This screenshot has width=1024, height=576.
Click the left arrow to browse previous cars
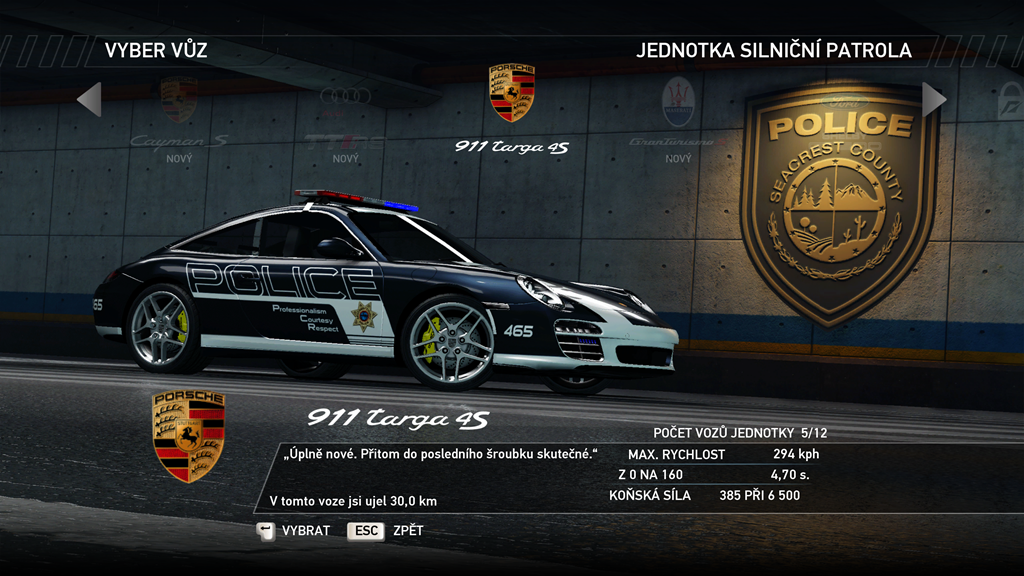click(89, 99)
